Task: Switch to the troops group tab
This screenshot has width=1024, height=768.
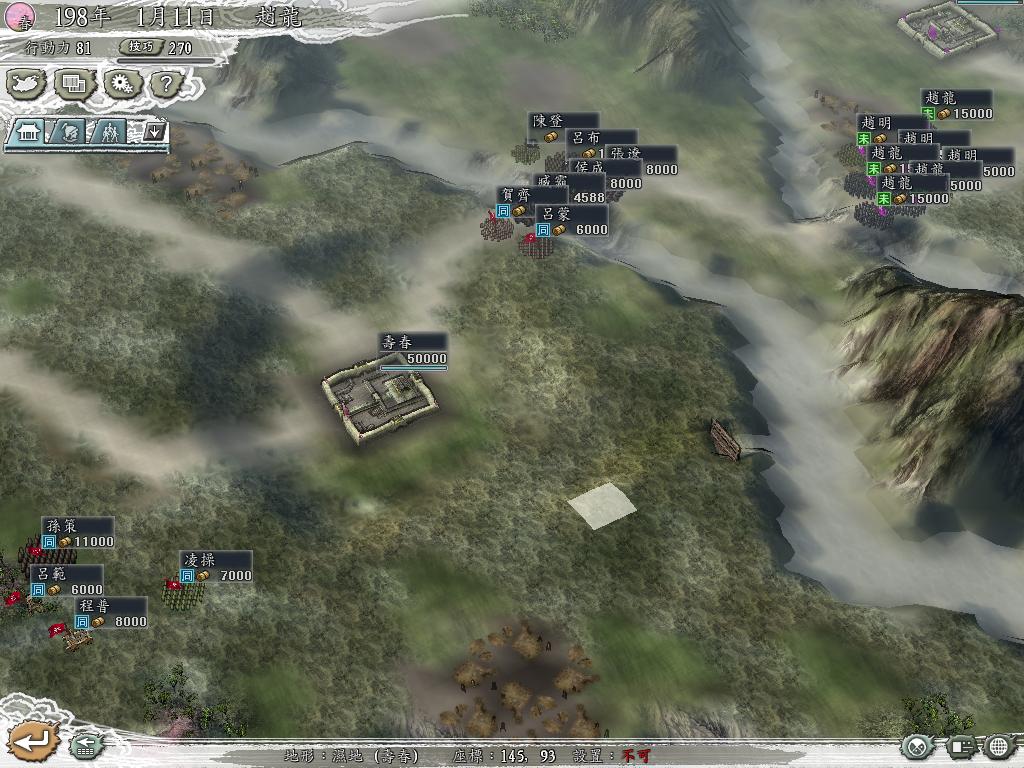Action: (x=112, y=131)
